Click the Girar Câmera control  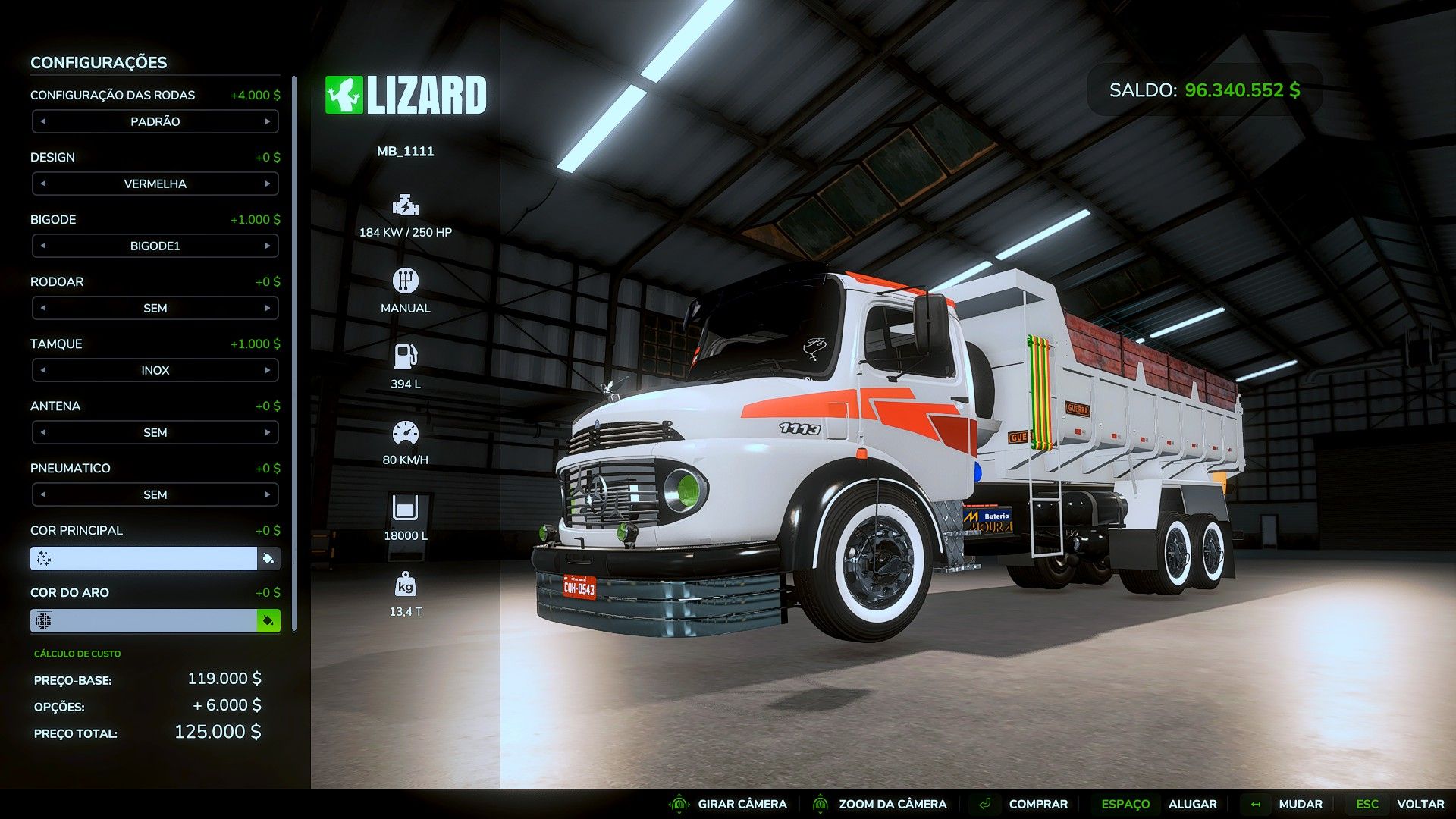(742, 804)
